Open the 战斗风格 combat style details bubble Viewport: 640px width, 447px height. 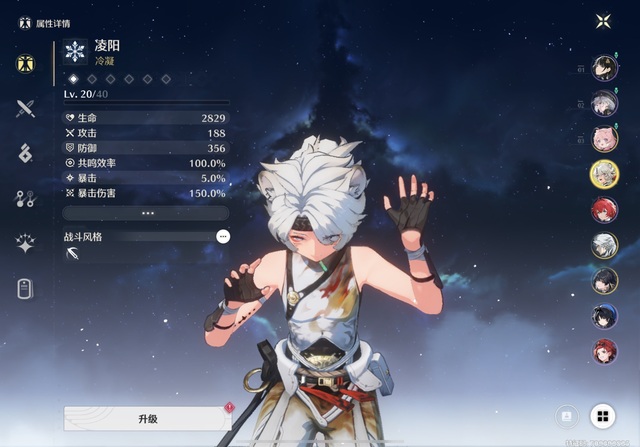click(x=222, y=236)
